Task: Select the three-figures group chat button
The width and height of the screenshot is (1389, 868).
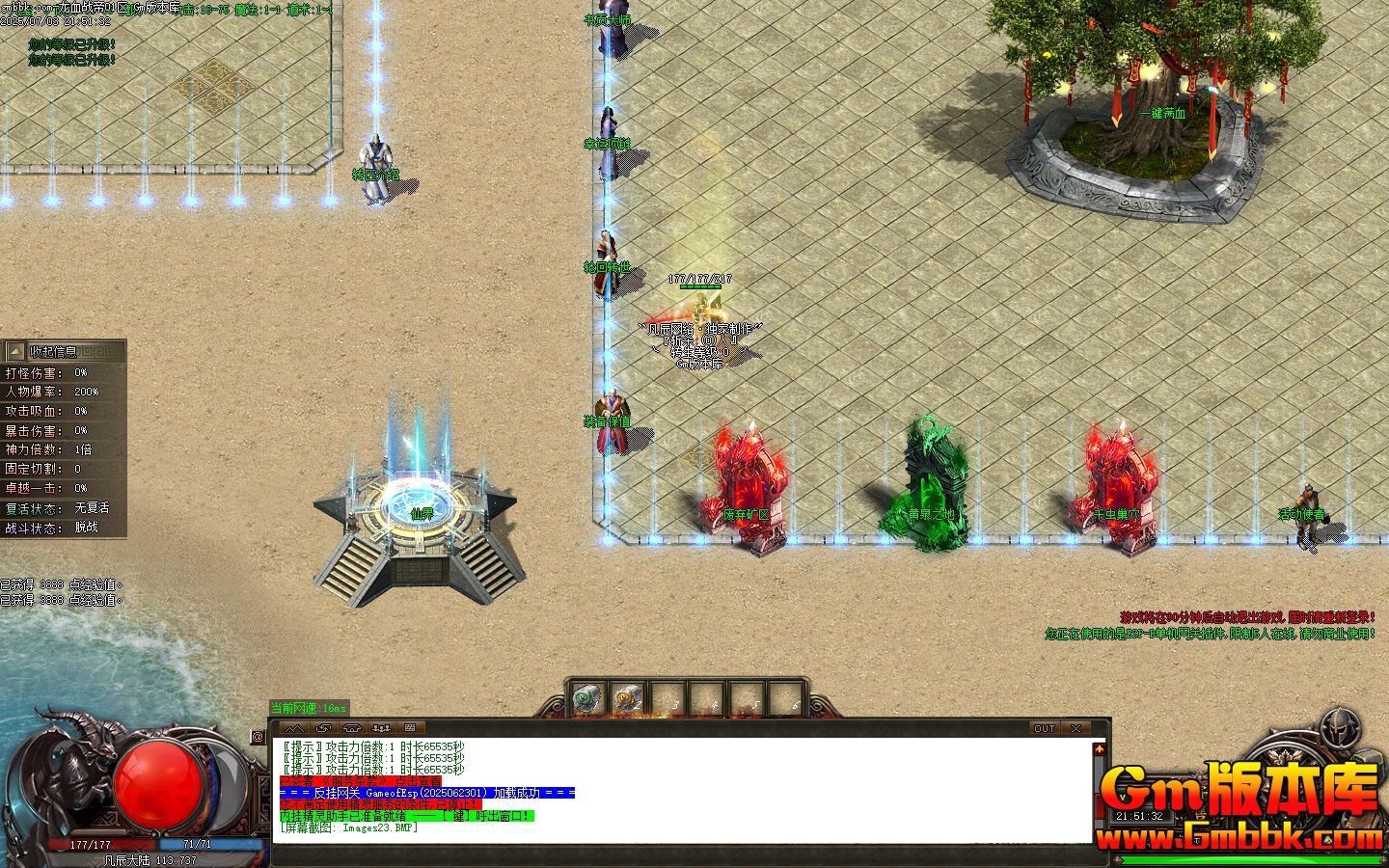Action: (381, 728)
